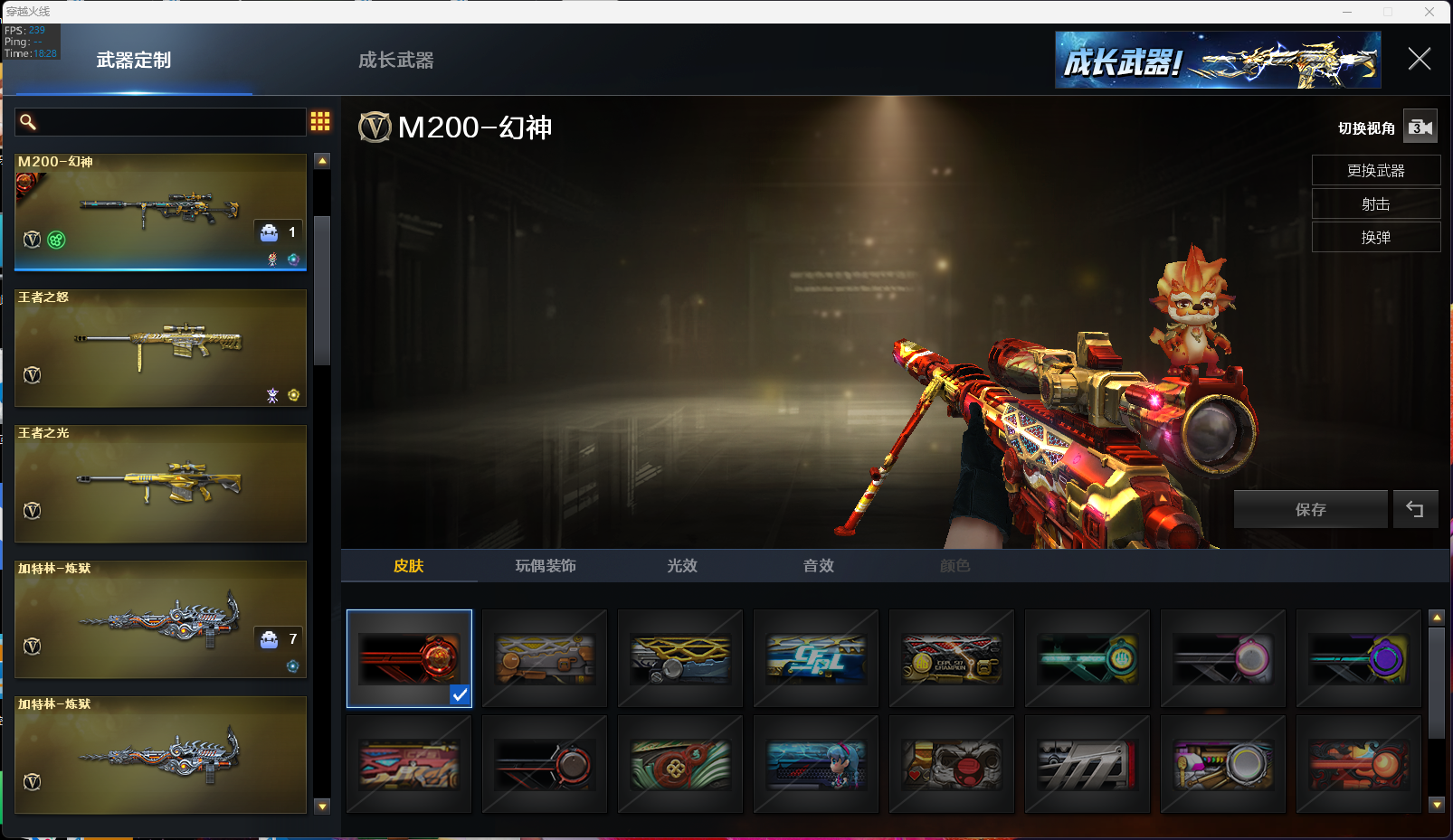
Task: Select M200-幻神 in the weapon list
Action: (160, 212)
